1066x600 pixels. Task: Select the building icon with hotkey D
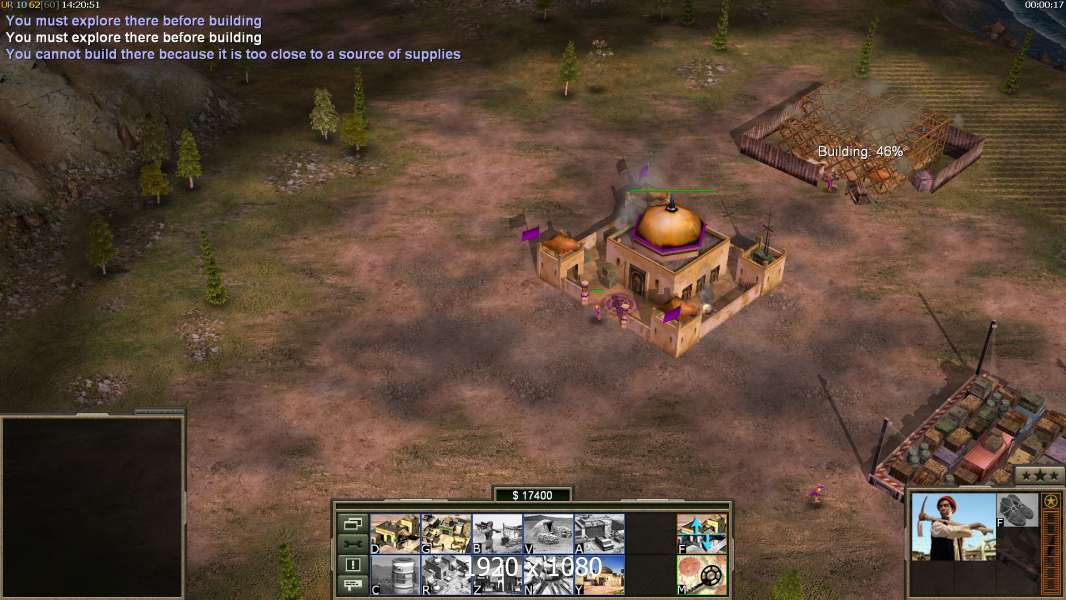coord(395,533)
